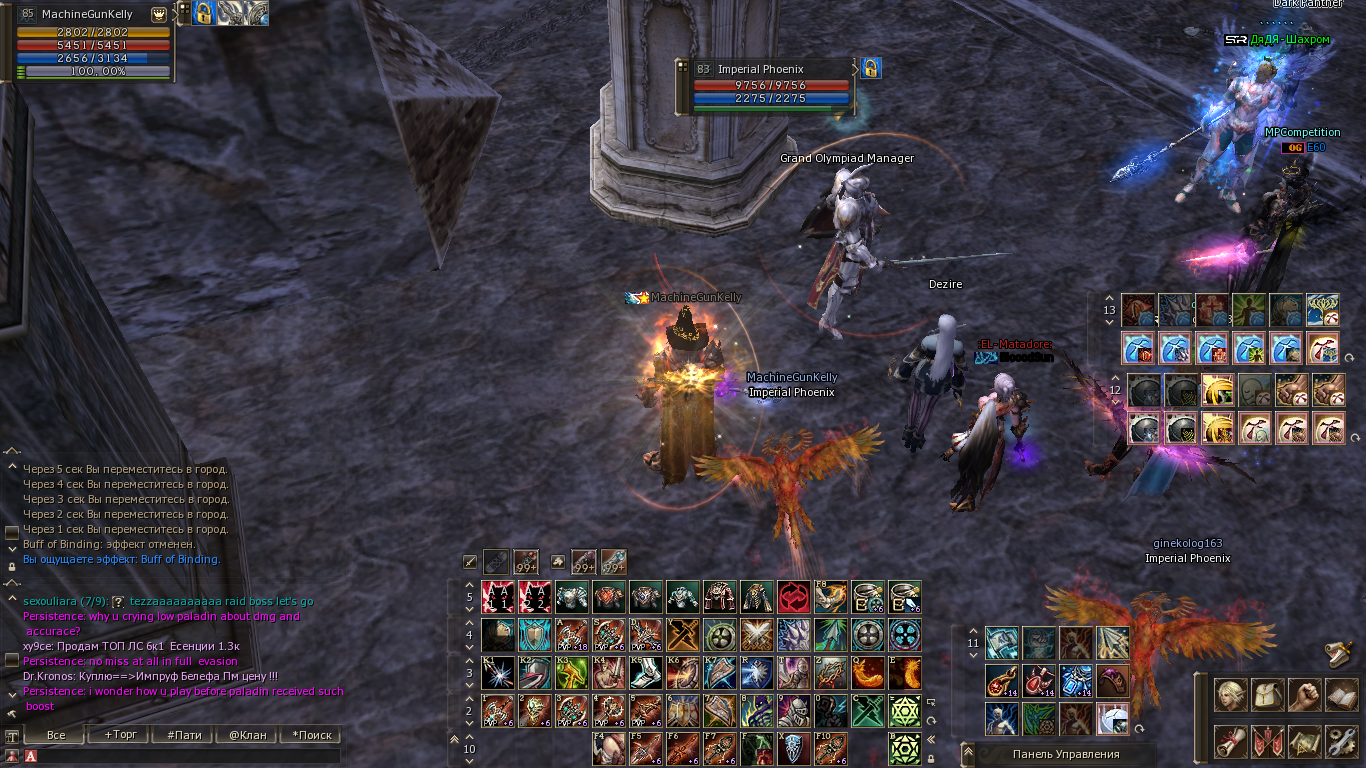Screen dimensions: 1366x768
Task: Open the inventory bag icon in the bottom-right menu
Action: tap(1267, 694)
